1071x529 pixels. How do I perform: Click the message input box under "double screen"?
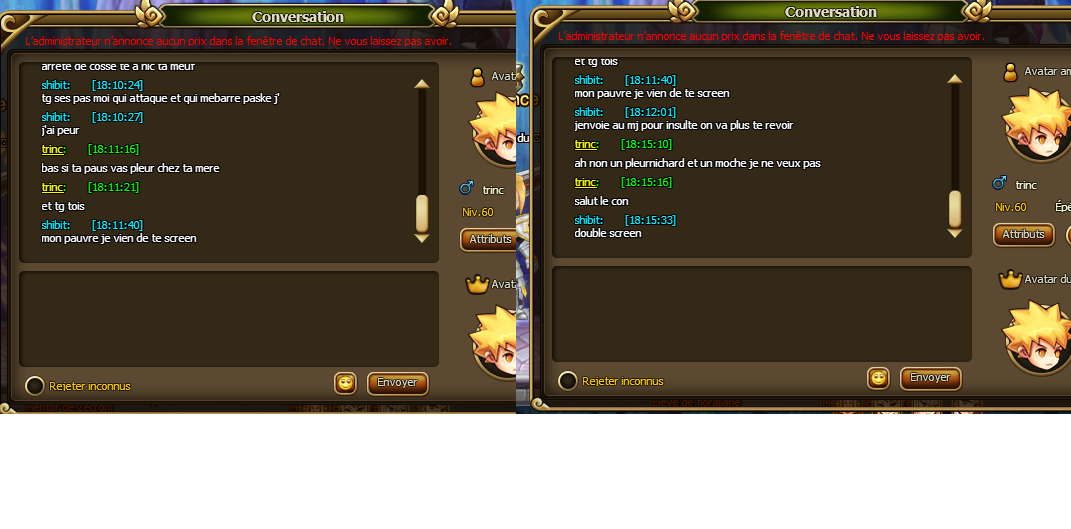pyautogui.click(x=761, y=313)
